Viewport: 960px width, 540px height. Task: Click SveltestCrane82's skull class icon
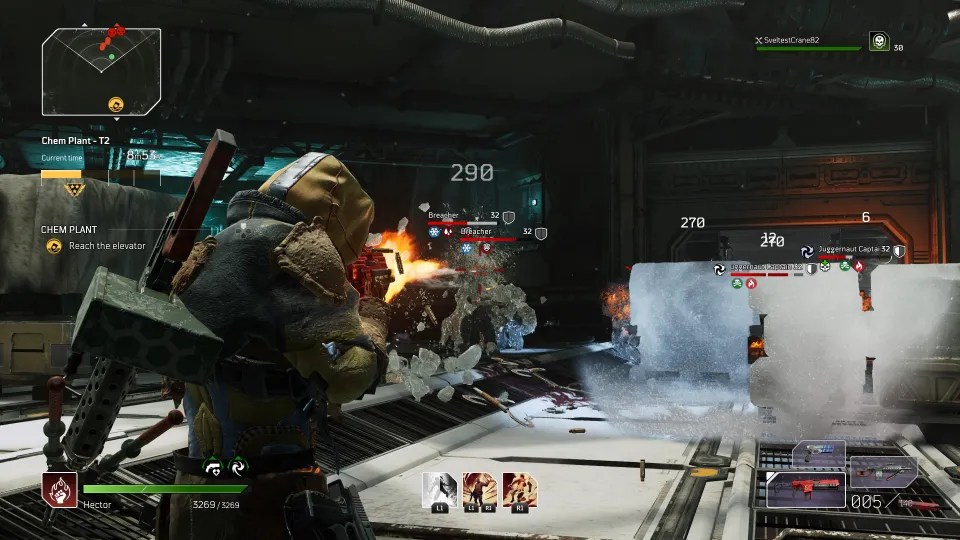[878, 42]
